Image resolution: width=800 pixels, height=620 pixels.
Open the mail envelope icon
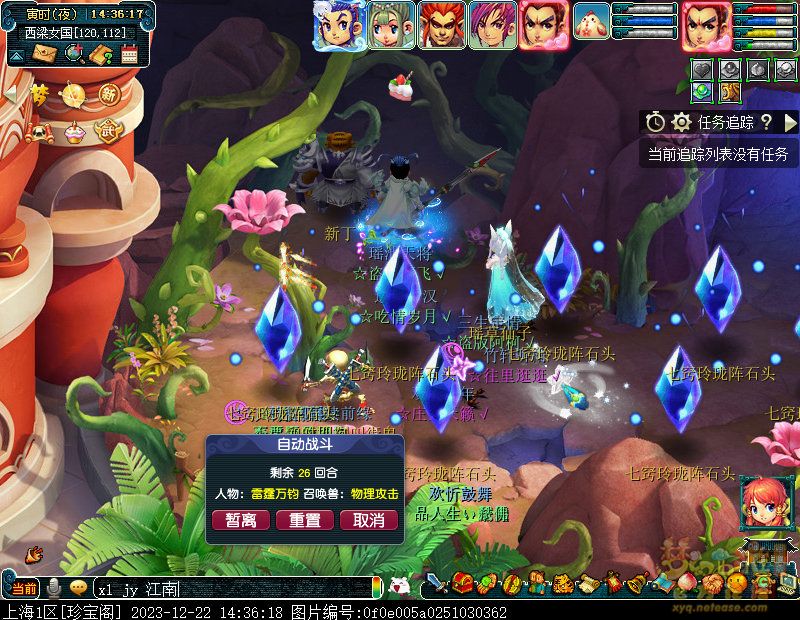(x=45, y=54)
